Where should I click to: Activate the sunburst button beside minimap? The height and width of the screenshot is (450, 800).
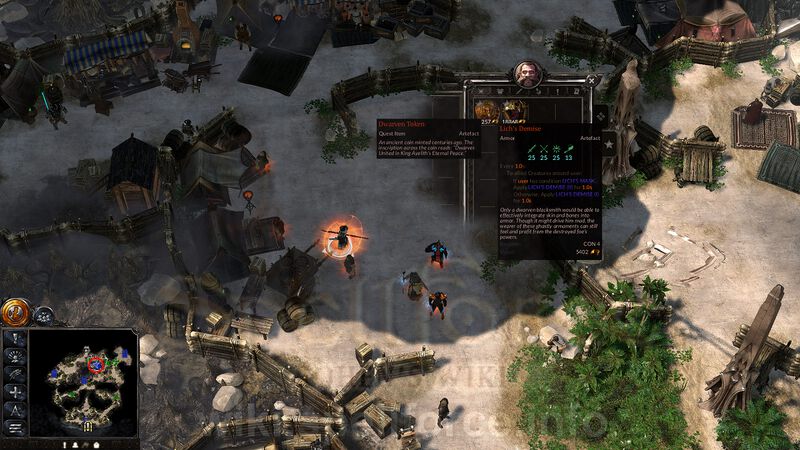point(15,357)
